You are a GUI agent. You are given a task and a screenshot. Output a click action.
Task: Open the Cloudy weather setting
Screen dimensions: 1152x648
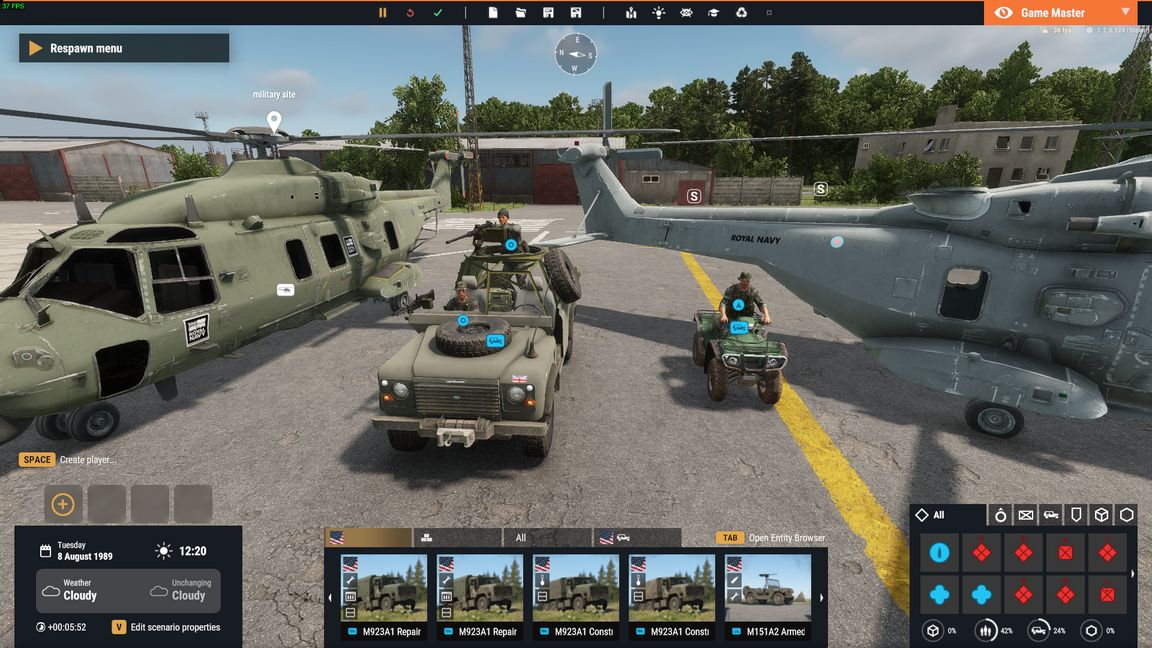[82, 590]
